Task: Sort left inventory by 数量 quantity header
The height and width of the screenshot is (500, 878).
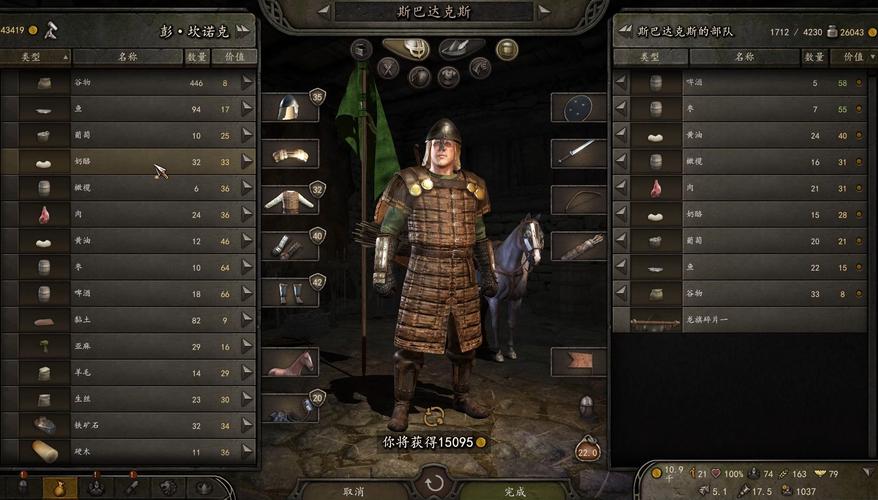Action: pyautogui.click(x=197, y=57)
